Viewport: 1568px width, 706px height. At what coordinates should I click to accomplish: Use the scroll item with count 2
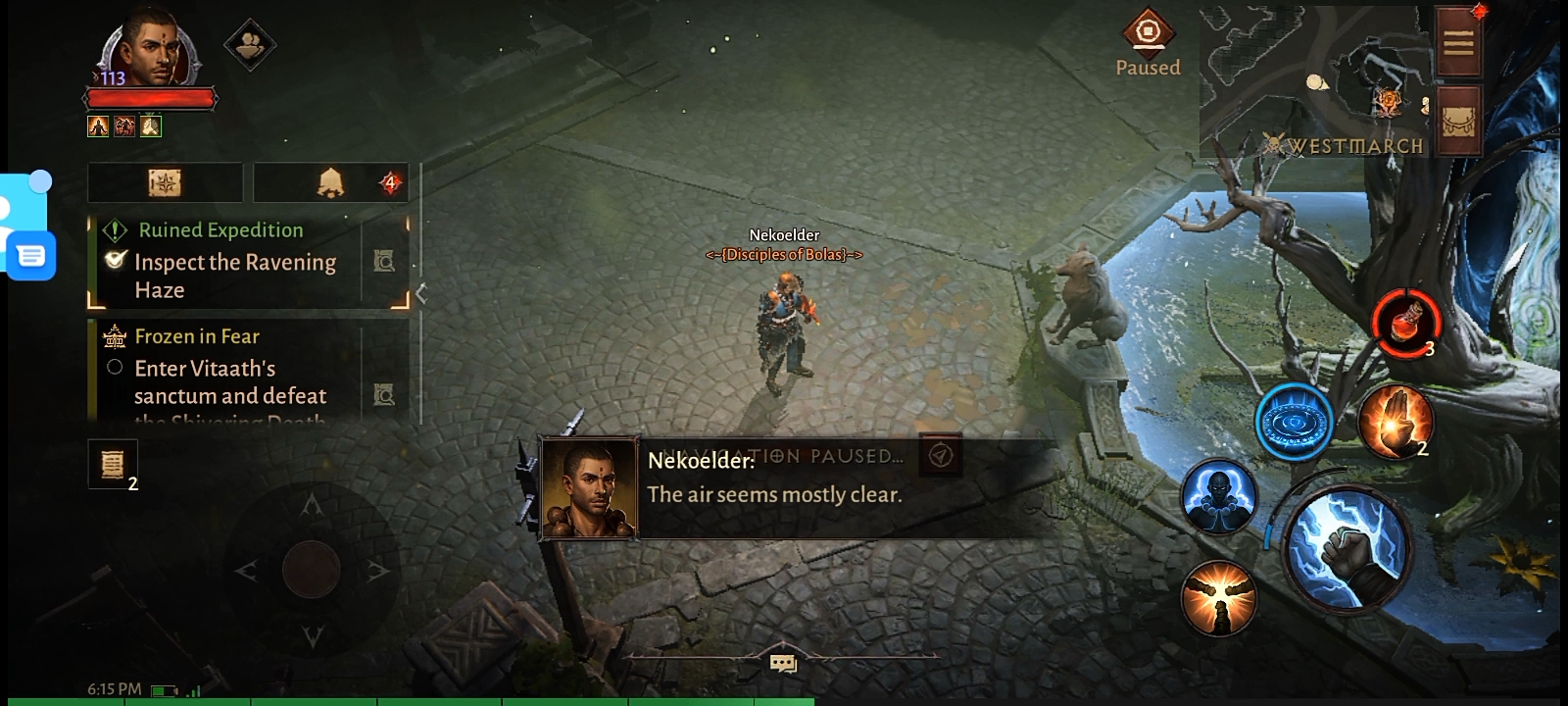point(113,463)
